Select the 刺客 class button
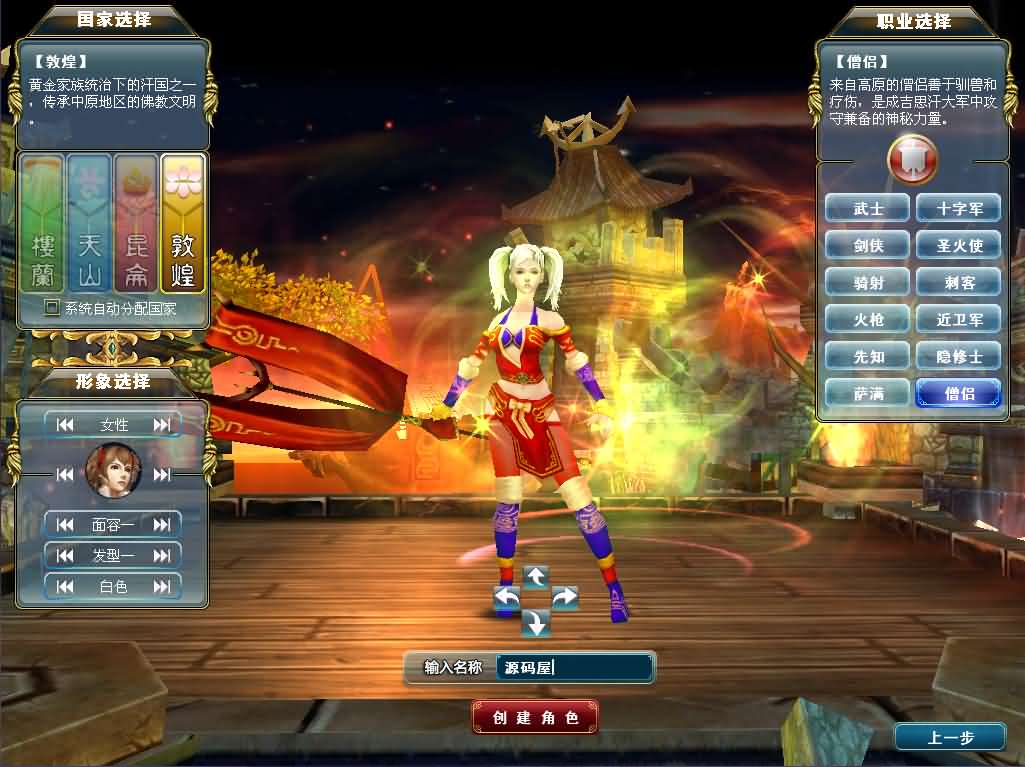 pyautogui.click(x=958, y=282)
